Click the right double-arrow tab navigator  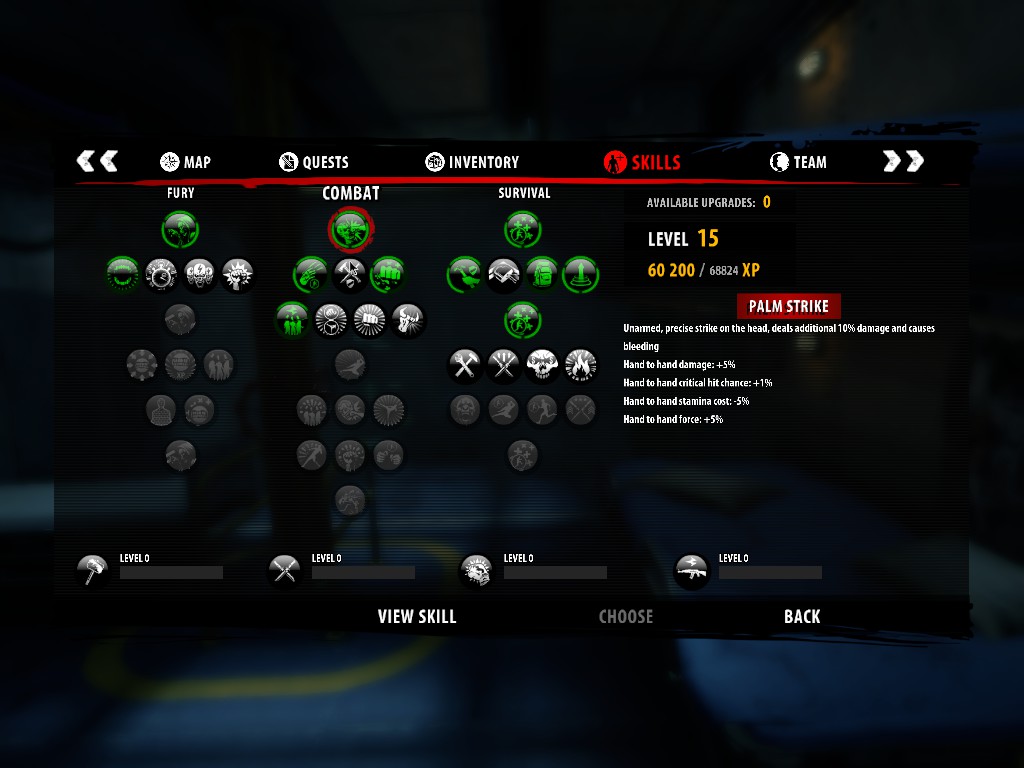[x=903, y=161]
